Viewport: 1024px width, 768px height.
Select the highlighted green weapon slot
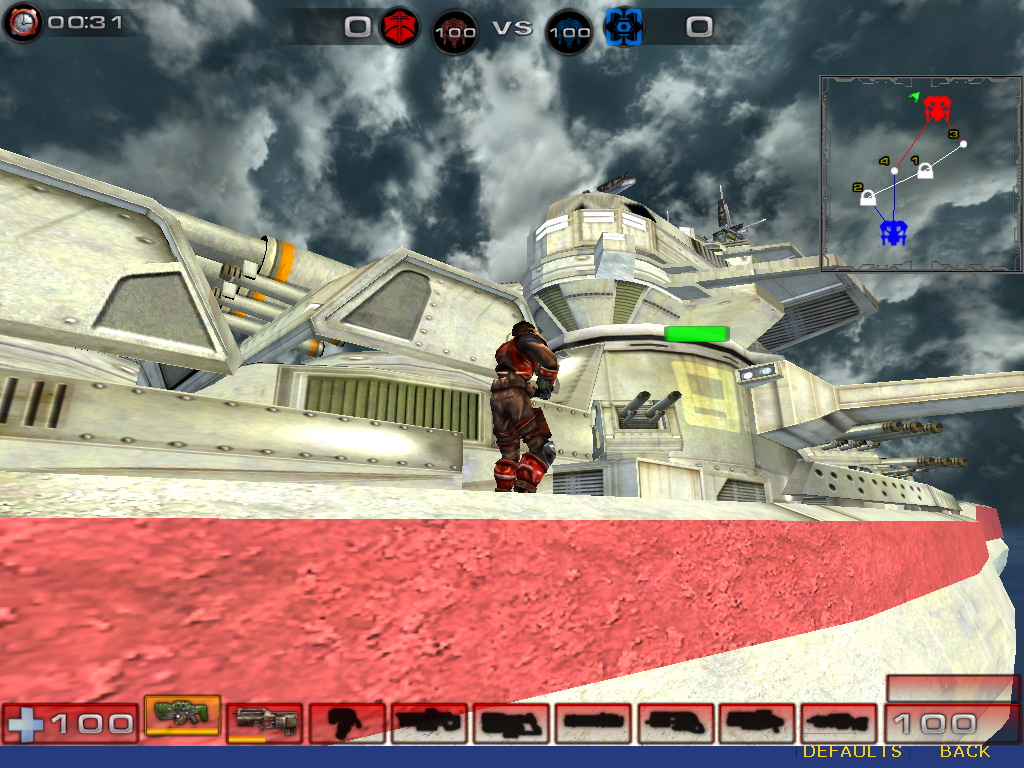click(x=182, y=715)
